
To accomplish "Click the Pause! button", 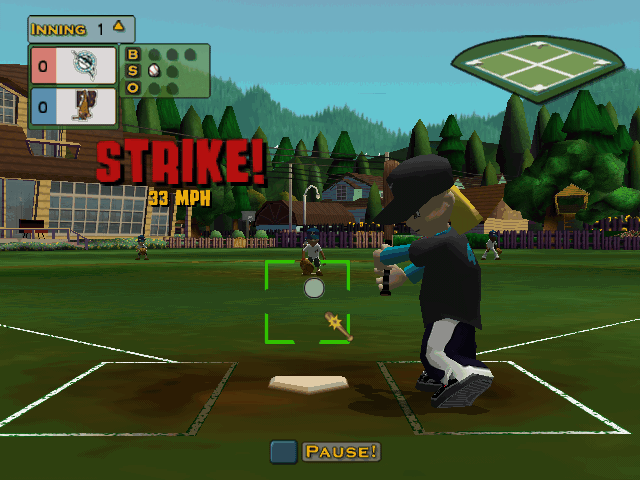I will 340,452.
